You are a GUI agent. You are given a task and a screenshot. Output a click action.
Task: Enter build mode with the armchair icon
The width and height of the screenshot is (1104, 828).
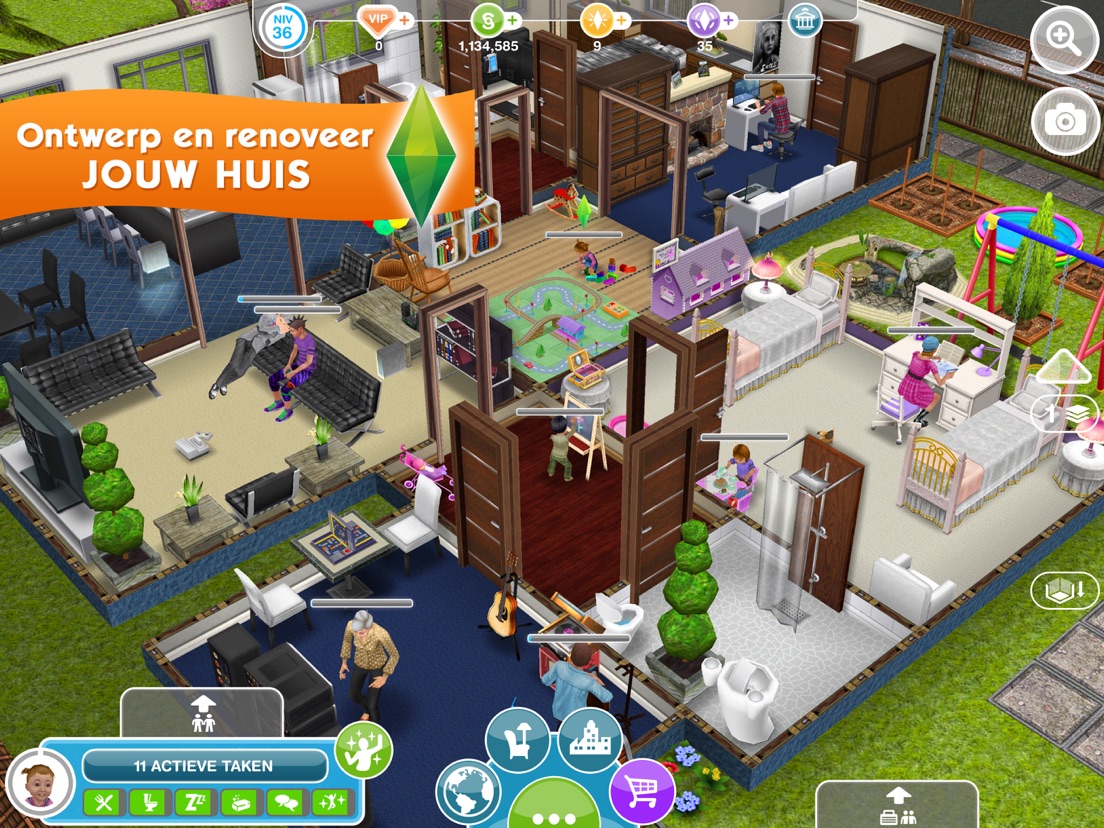(517, 740)
